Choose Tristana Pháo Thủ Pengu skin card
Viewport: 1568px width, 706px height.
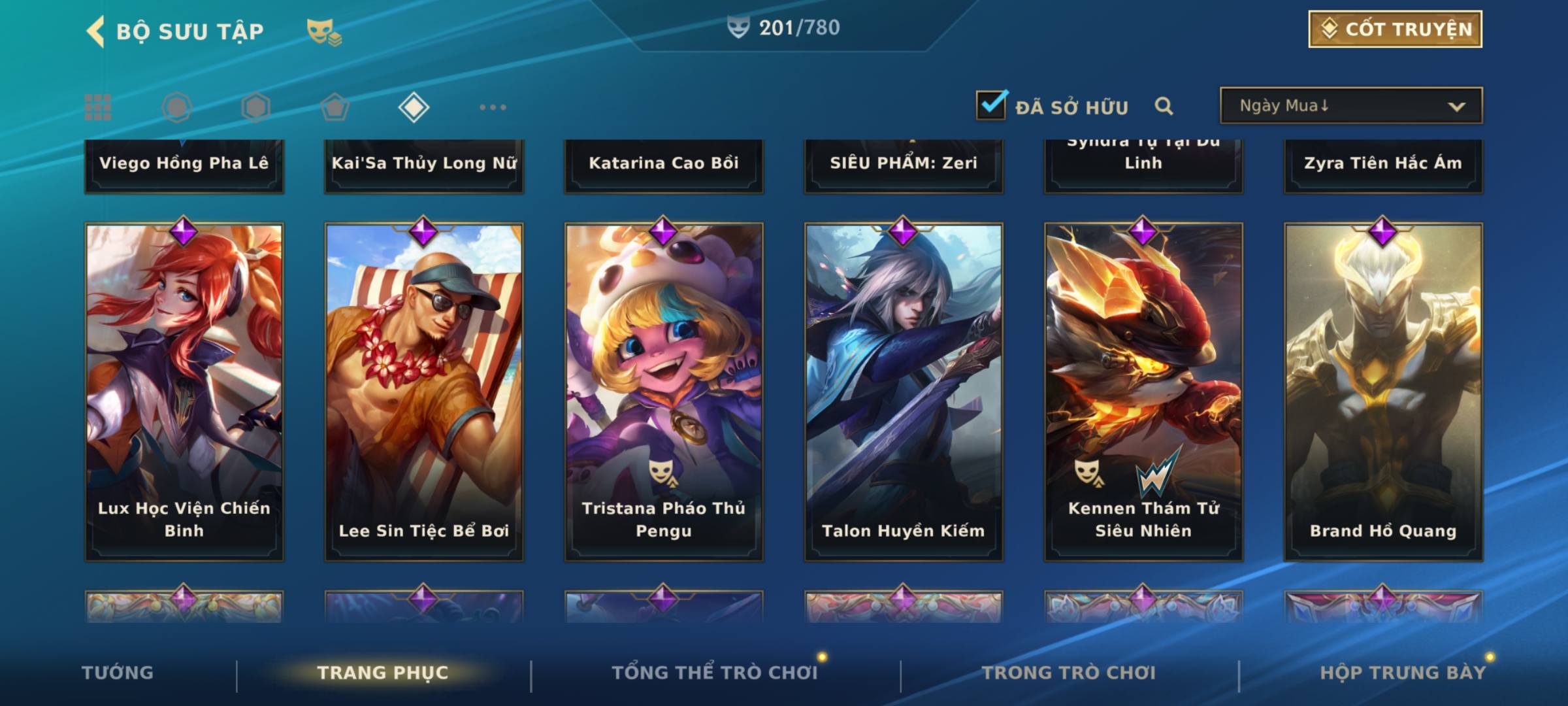pos(664,392)
